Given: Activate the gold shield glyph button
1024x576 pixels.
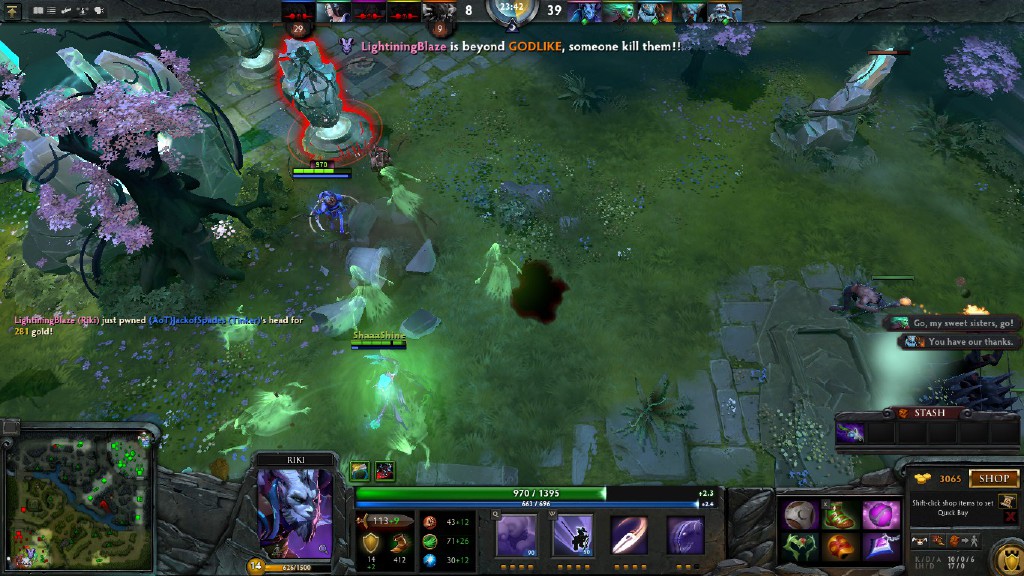Looking at the screenshot, I should (1005, 557).
